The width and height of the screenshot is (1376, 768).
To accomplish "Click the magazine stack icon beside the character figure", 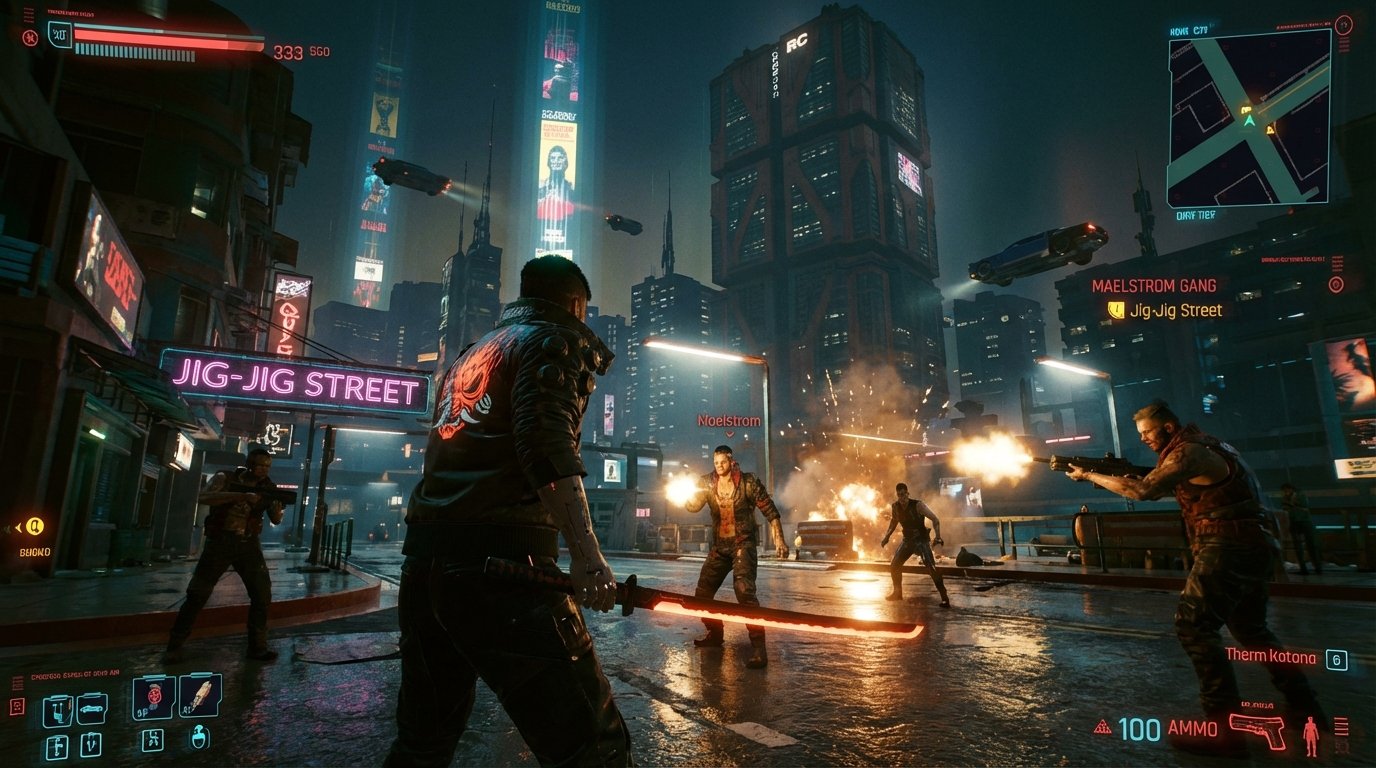I will point(1343,727).
